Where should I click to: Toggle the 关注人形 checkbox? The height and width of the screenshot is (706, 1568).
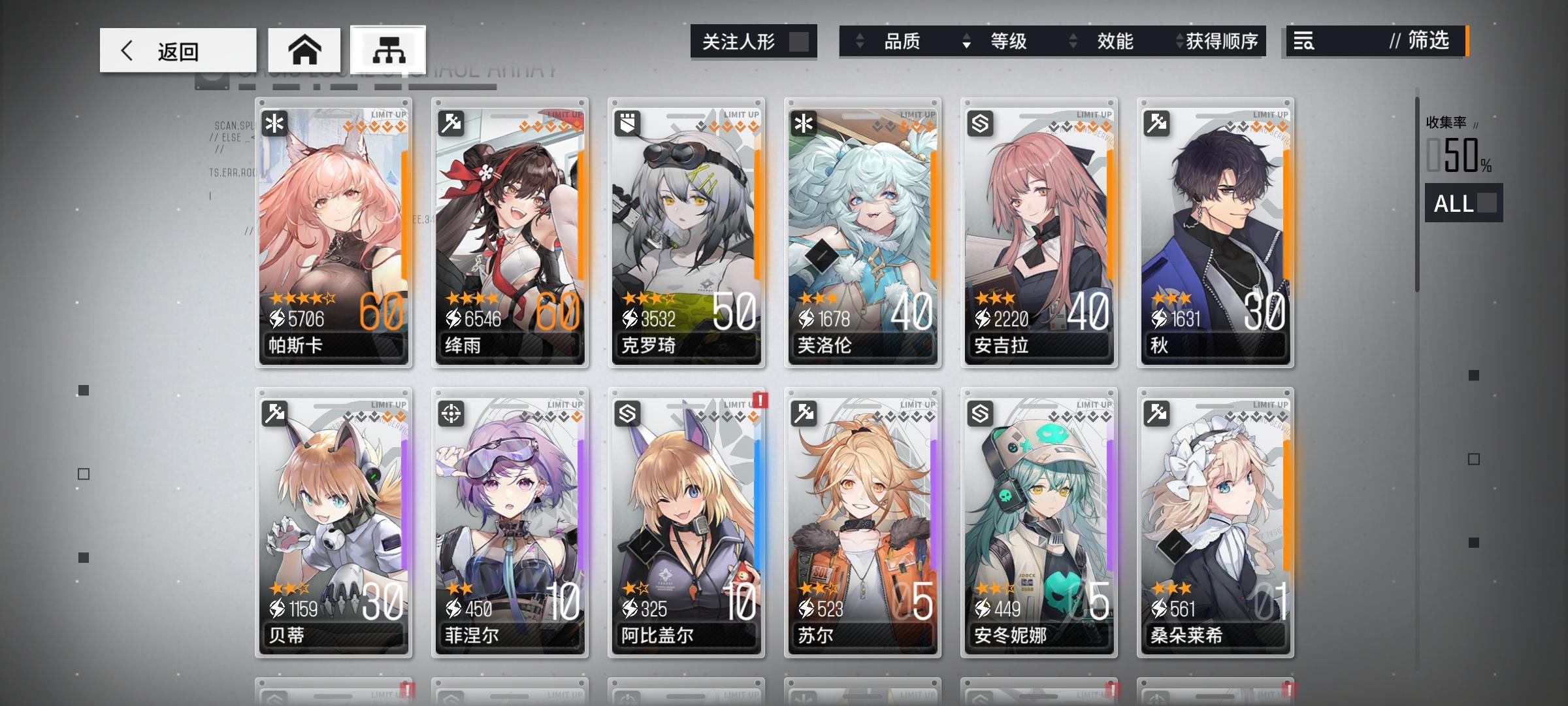click(802, 41)
